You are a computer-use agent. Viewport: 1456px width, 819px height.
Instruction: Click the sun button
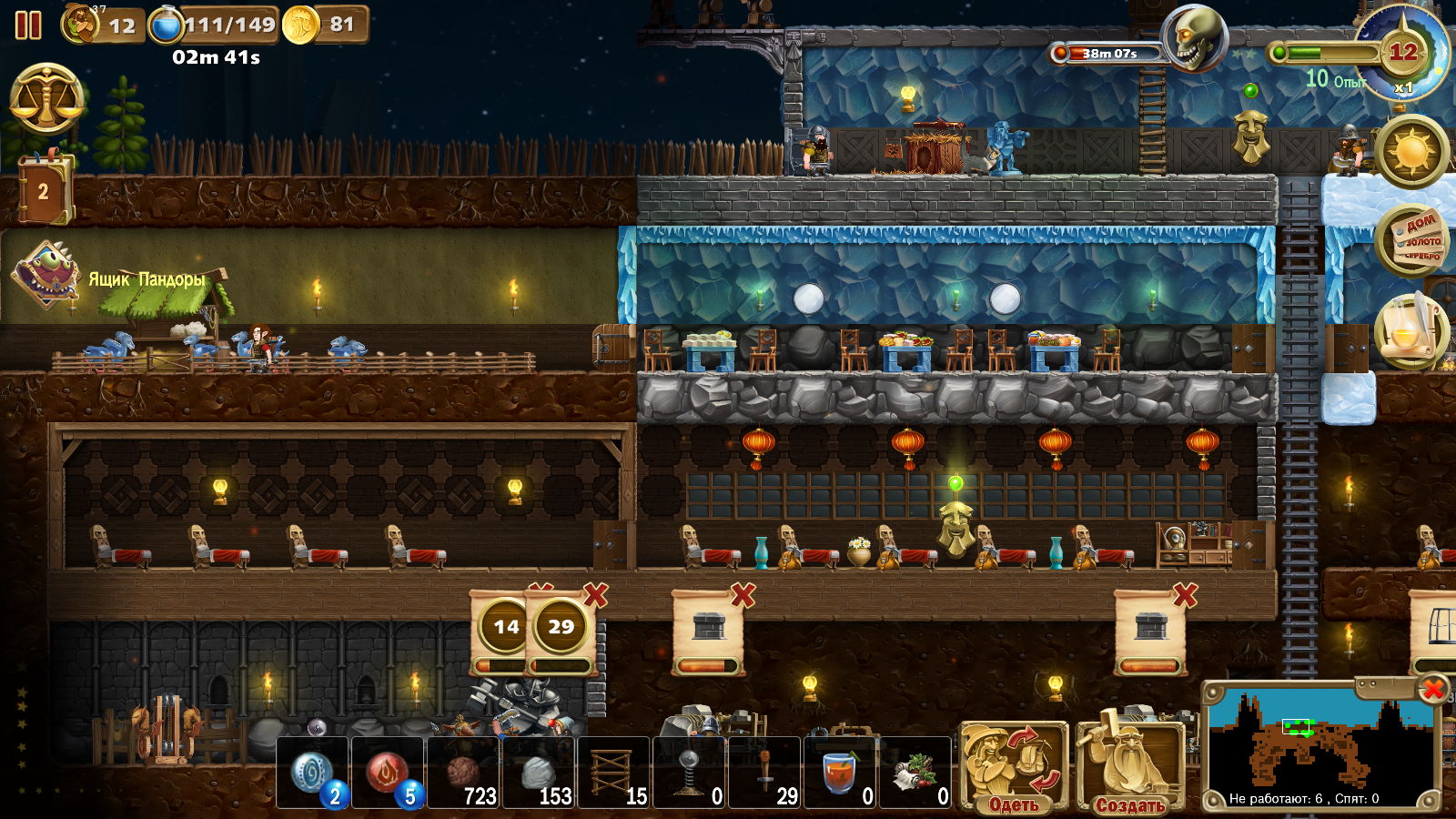coord(1412,151)
